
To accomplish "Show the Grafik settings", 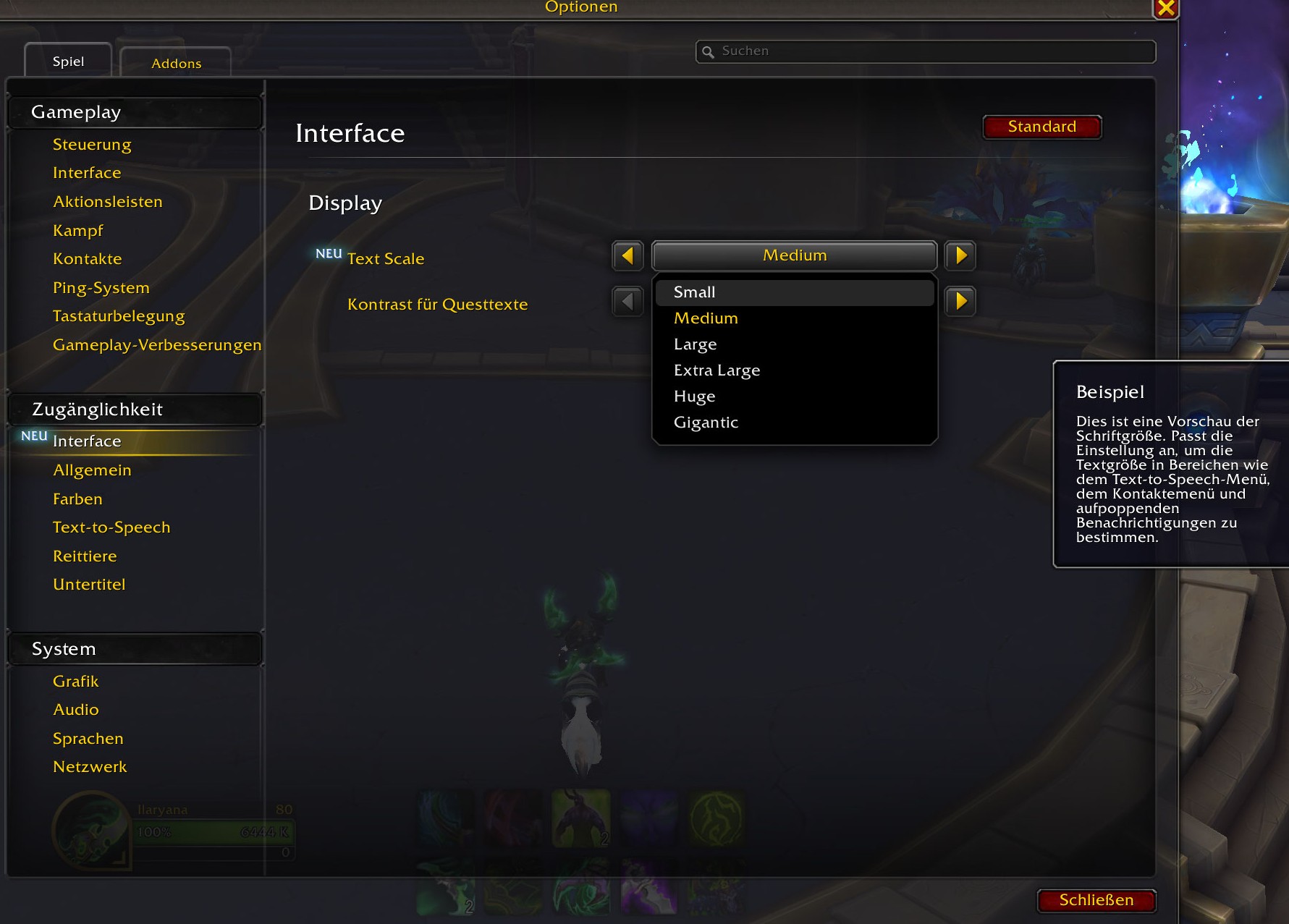I will click(x=76, y=682).
